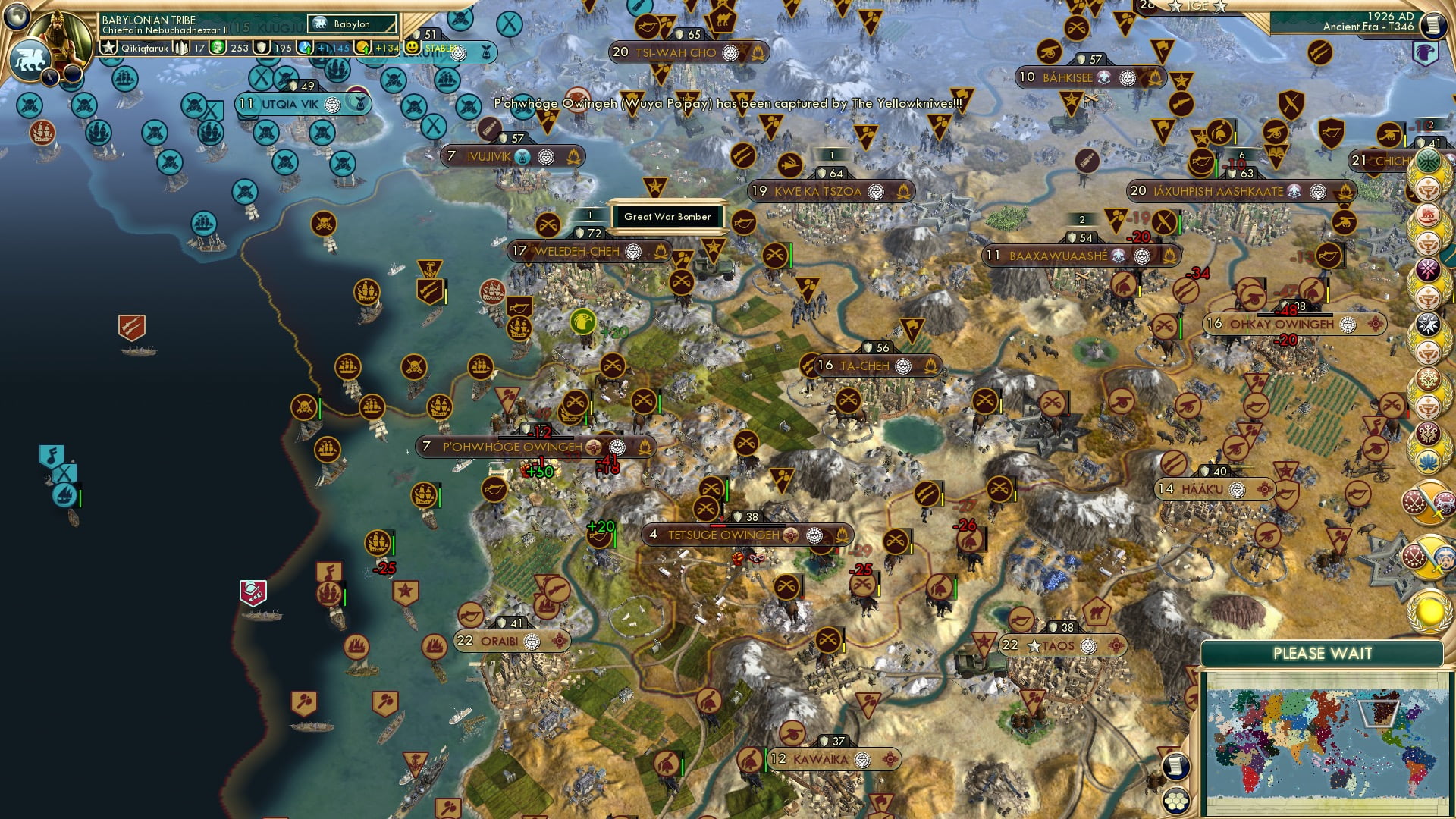
Task: Open the Social Policies scroll icon above minimap
Action: click(1176, 767)
